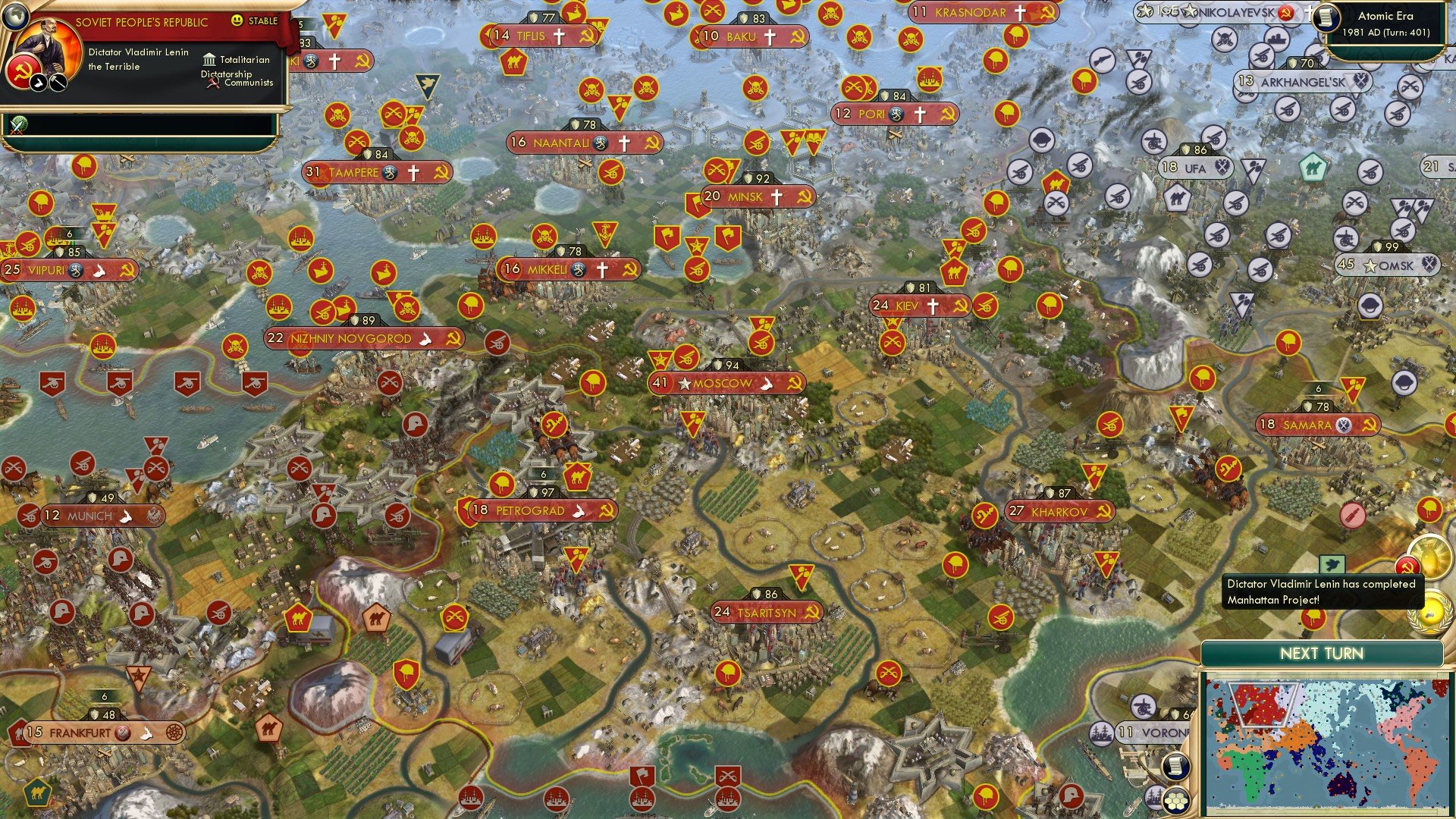Open the Kharkov city banner

point(1059,512)
